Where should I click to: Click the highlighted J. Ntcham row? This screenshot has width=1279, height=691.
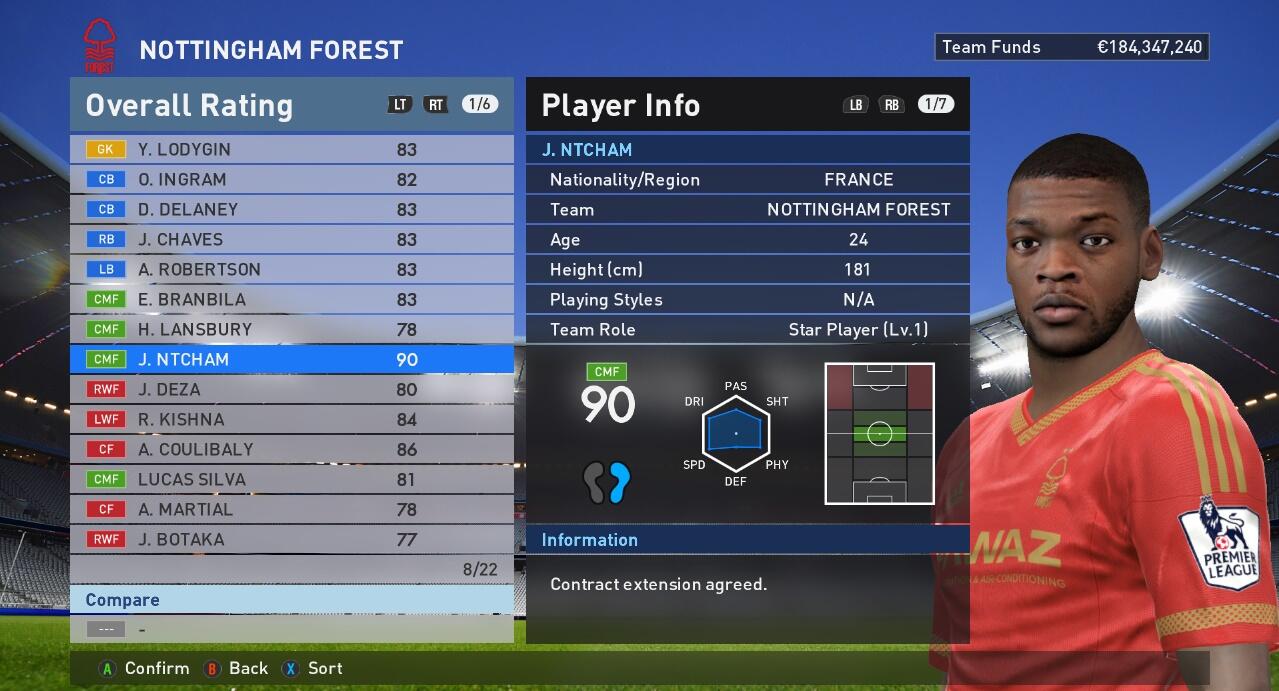pos(290,359)
